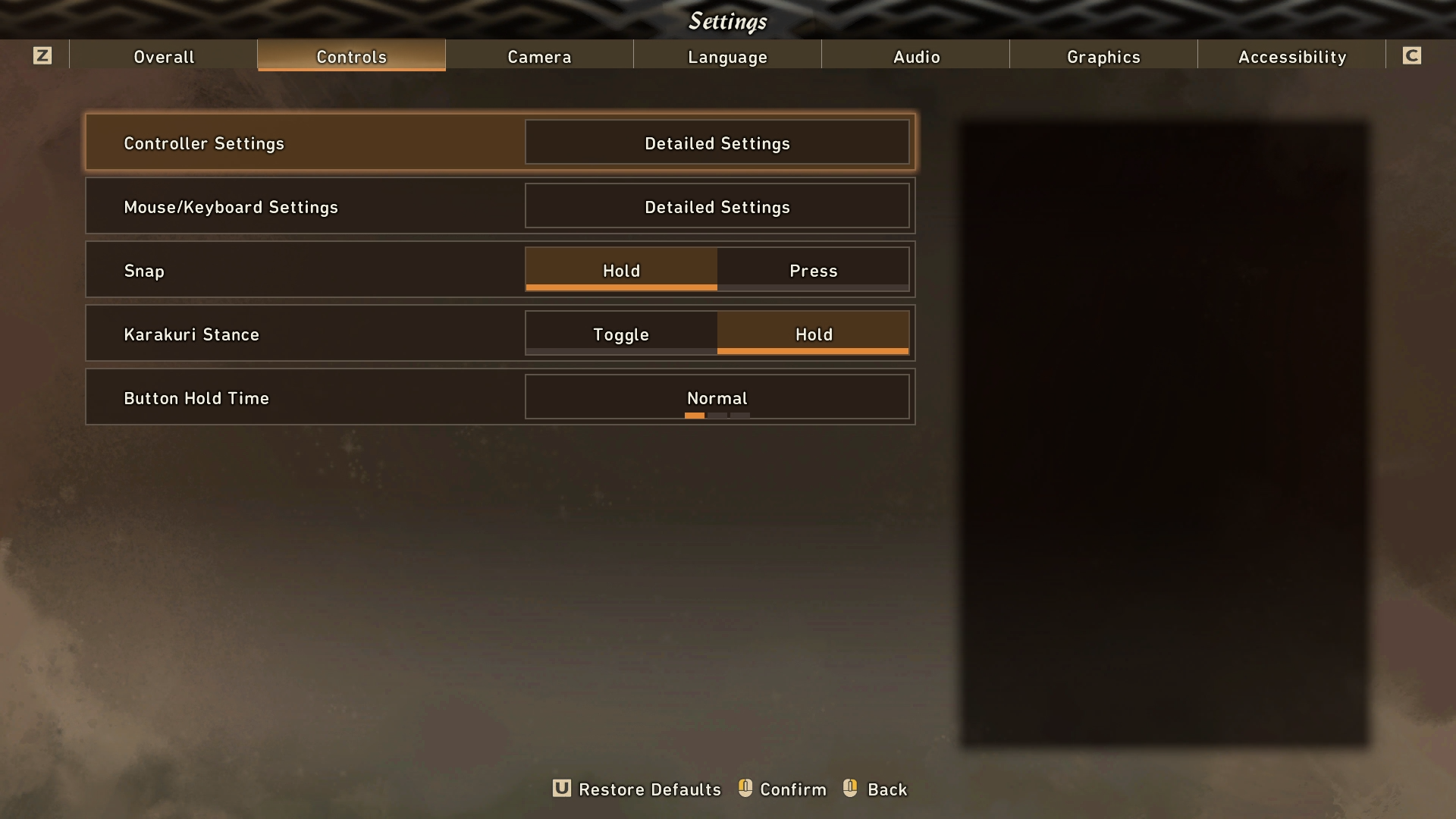1456x819 pixels.
Task: Set Snap to Press
Action: pyautogui.click(x=812, y=271)
